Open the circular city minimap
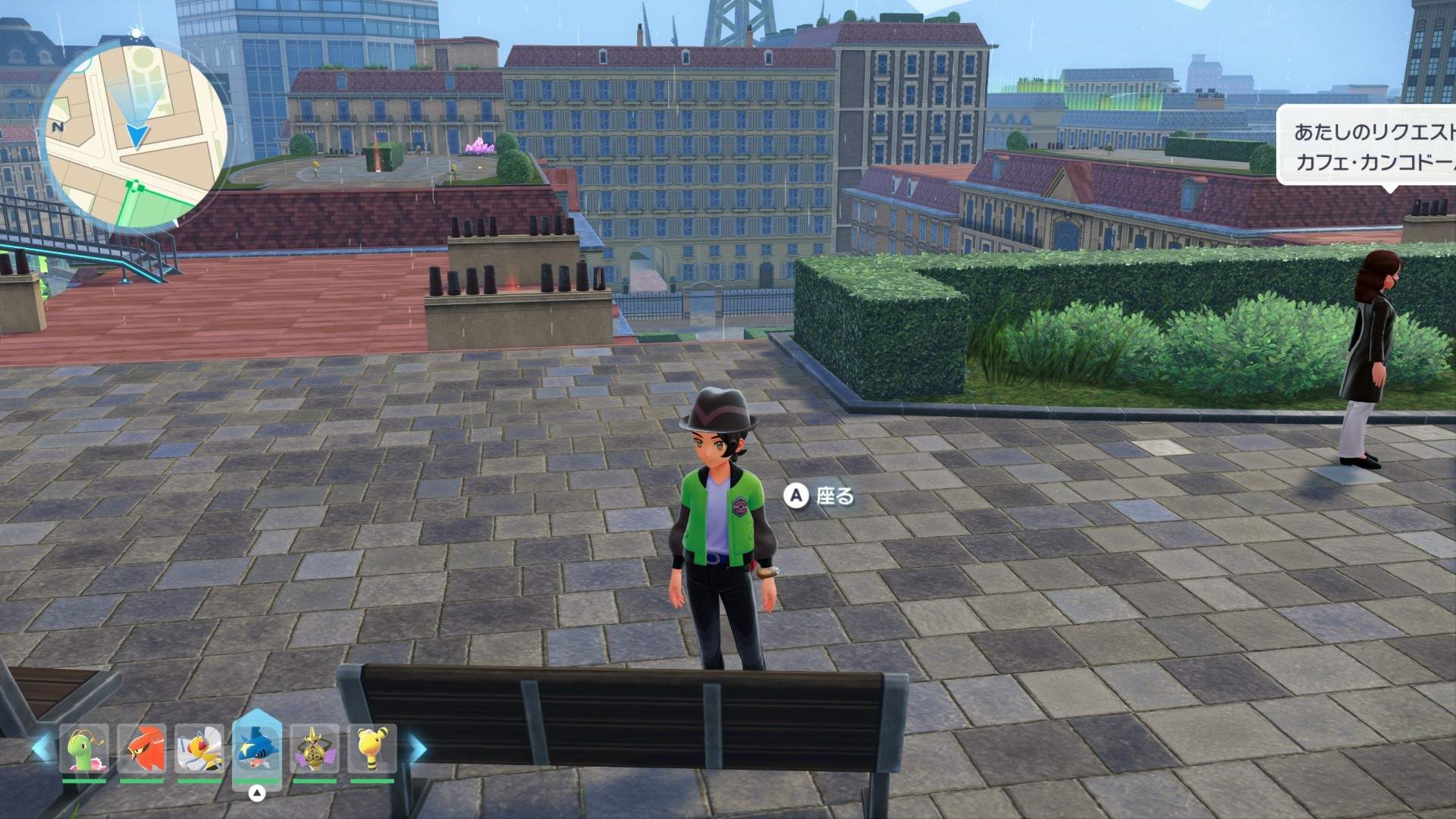Image resolution: width=1456 pixels, height=819 pixels. [133, 135]
